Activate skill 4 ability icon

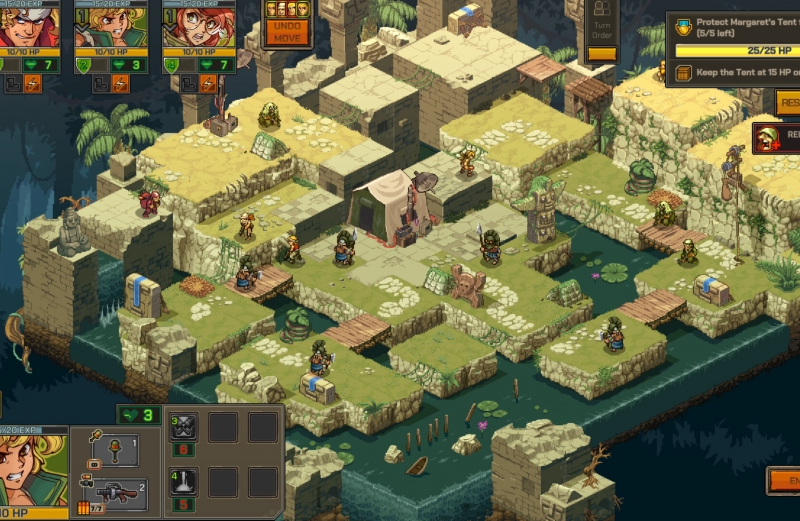click(184, 484)
